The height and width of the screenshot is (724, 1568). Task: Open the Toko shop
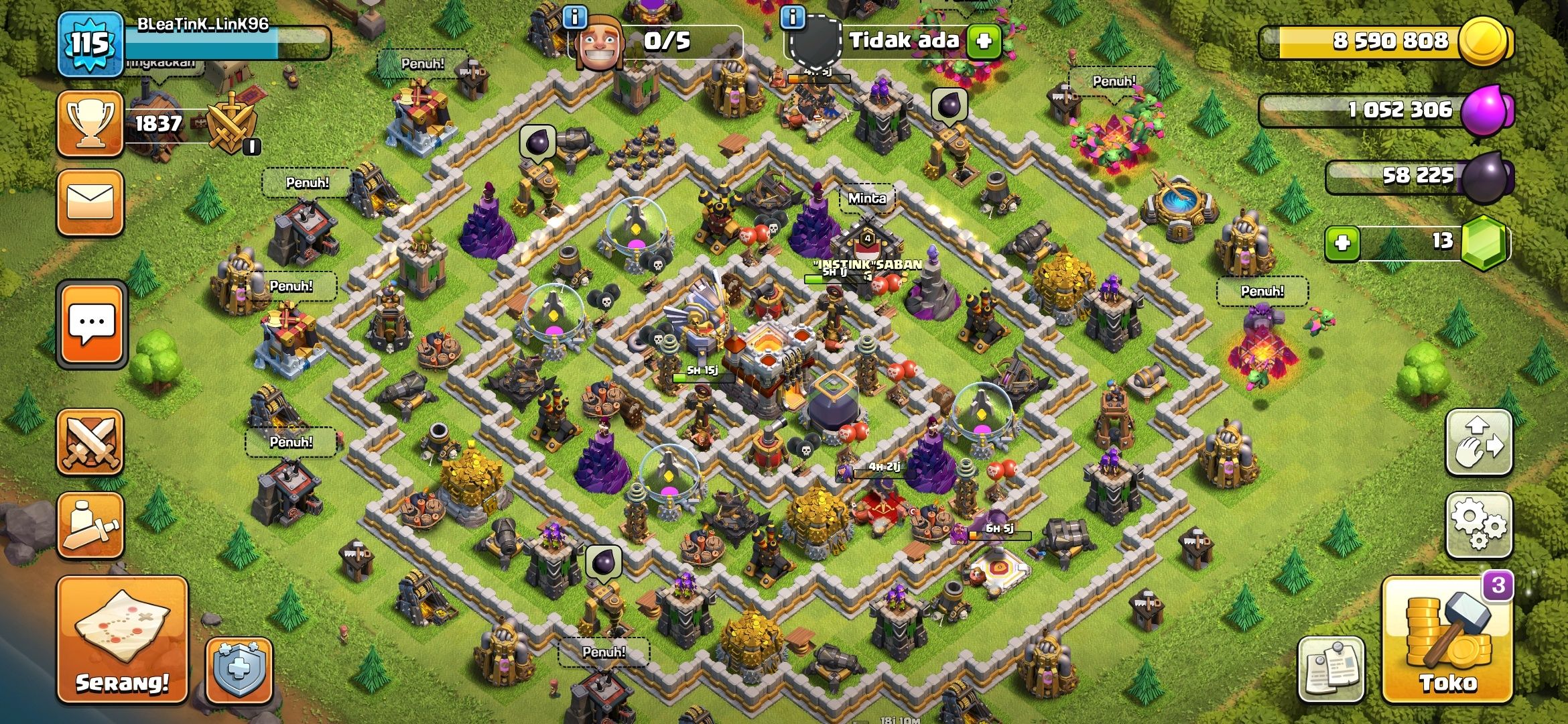point(1447,640)
